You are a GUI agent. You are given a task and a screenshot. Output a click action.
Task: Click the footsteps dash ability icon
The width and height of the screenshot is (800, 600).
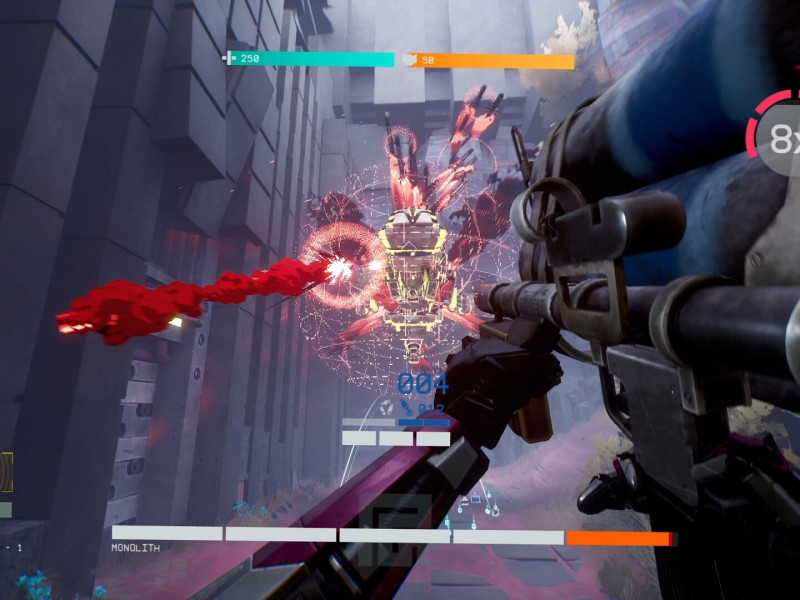(x=385, y=406)
